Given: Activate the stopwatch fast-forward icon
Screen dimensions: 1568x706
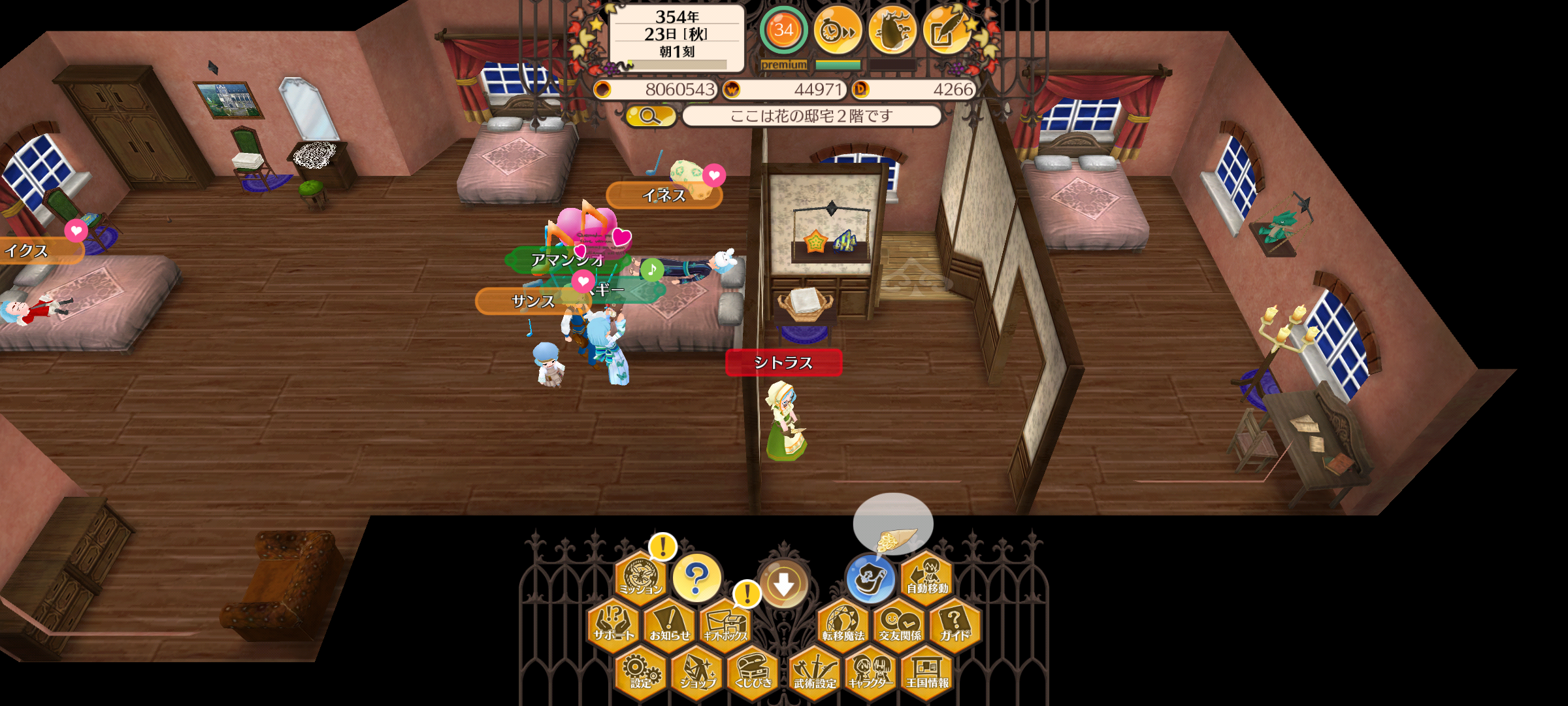Looking at the screenshot, I should click(x=838, y=30).
